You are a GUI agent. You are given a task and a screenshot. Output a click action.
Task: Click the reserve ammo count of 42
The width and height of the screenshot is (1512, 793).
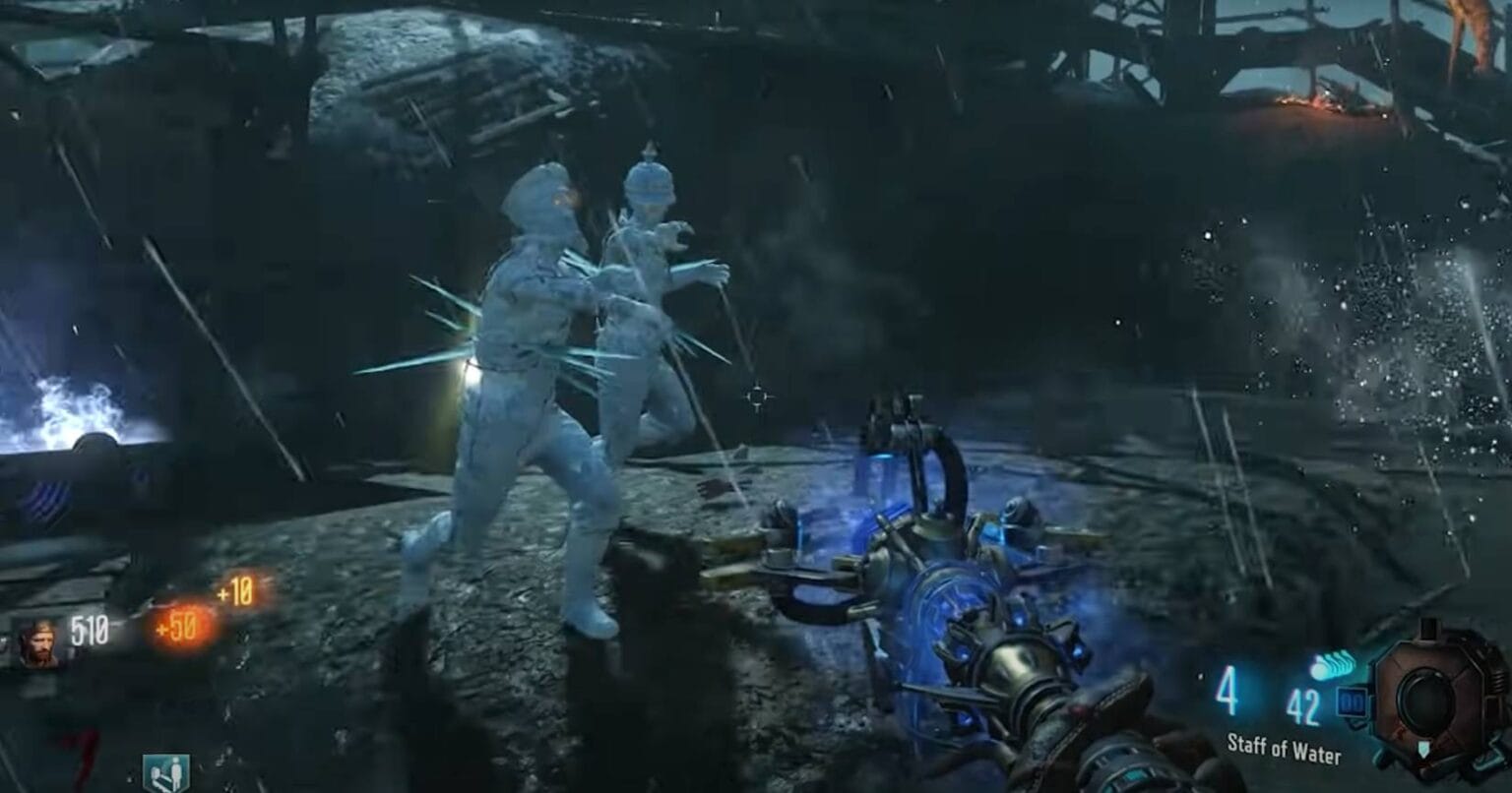point(1302,704)
